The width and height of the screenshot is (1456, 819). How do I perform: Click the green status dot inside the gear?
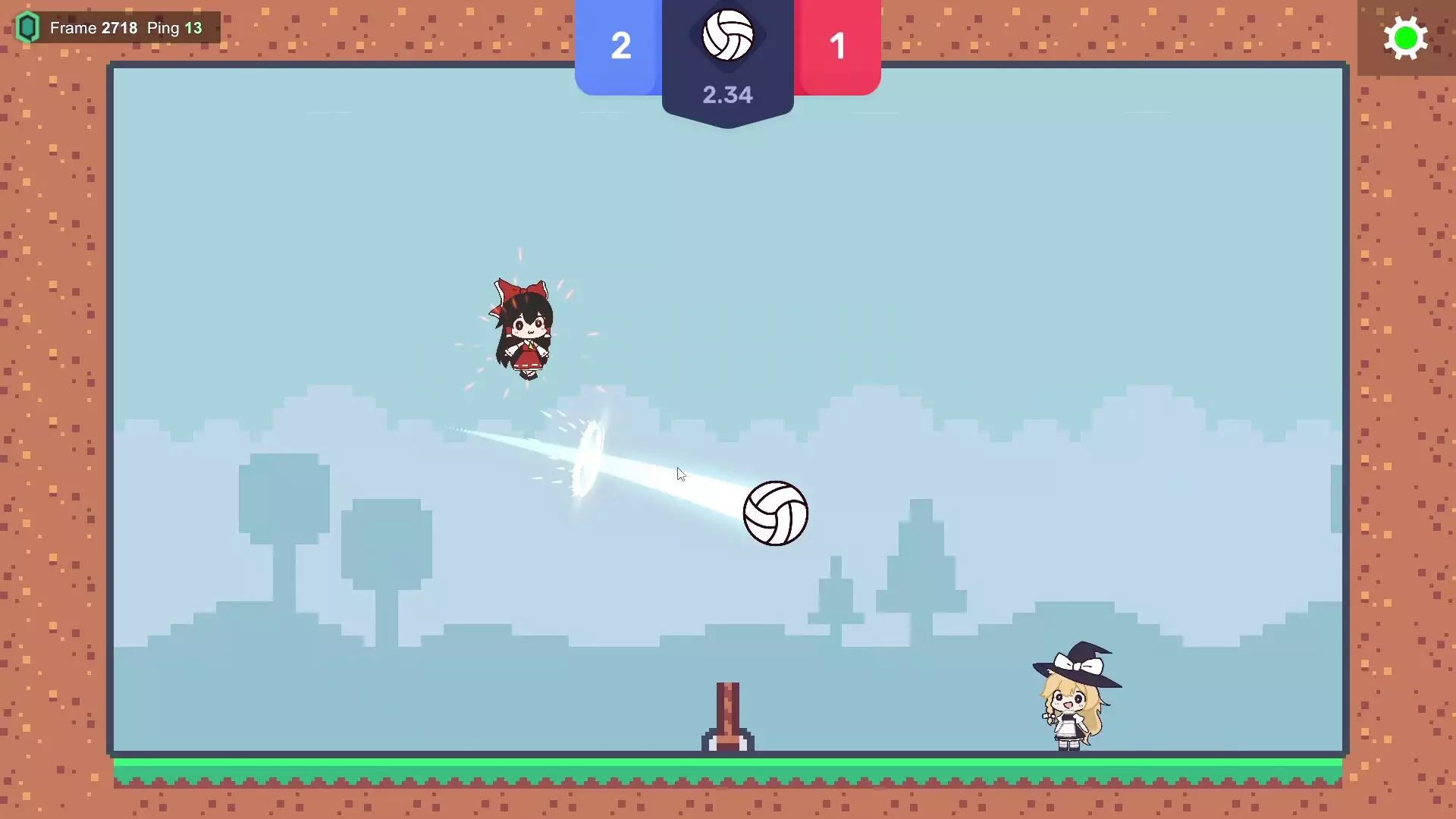(1407, 37)
